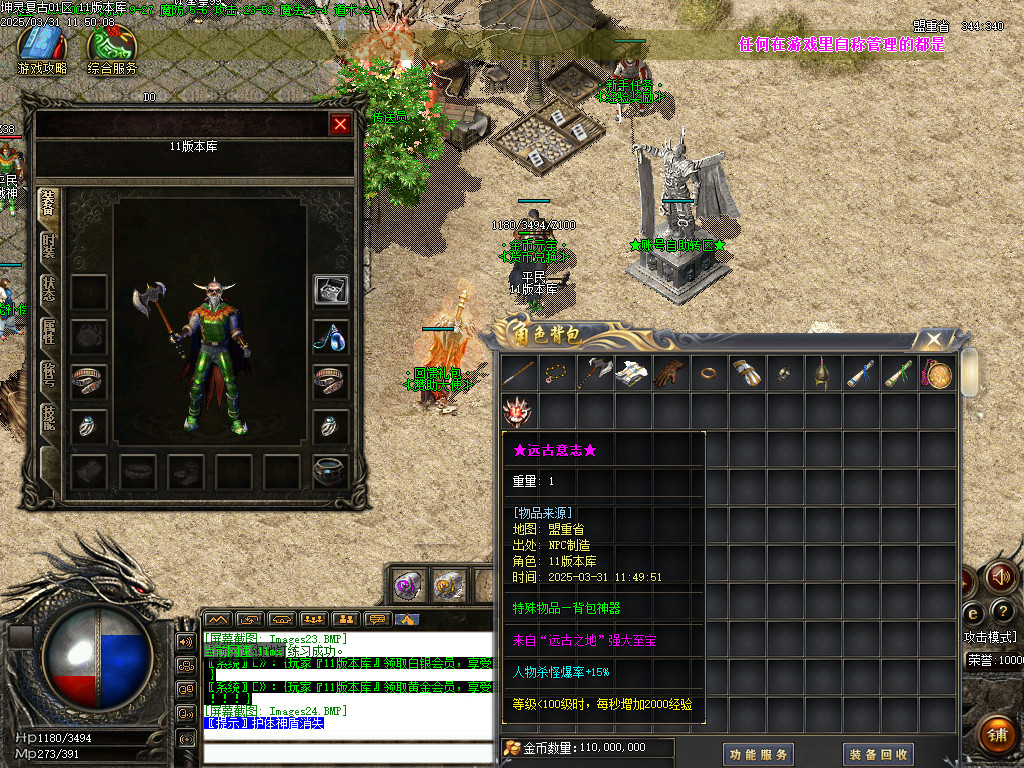Open the question mark help button
The height and width of the screenshot is (768, 1024).
(x=1001, y=612)
